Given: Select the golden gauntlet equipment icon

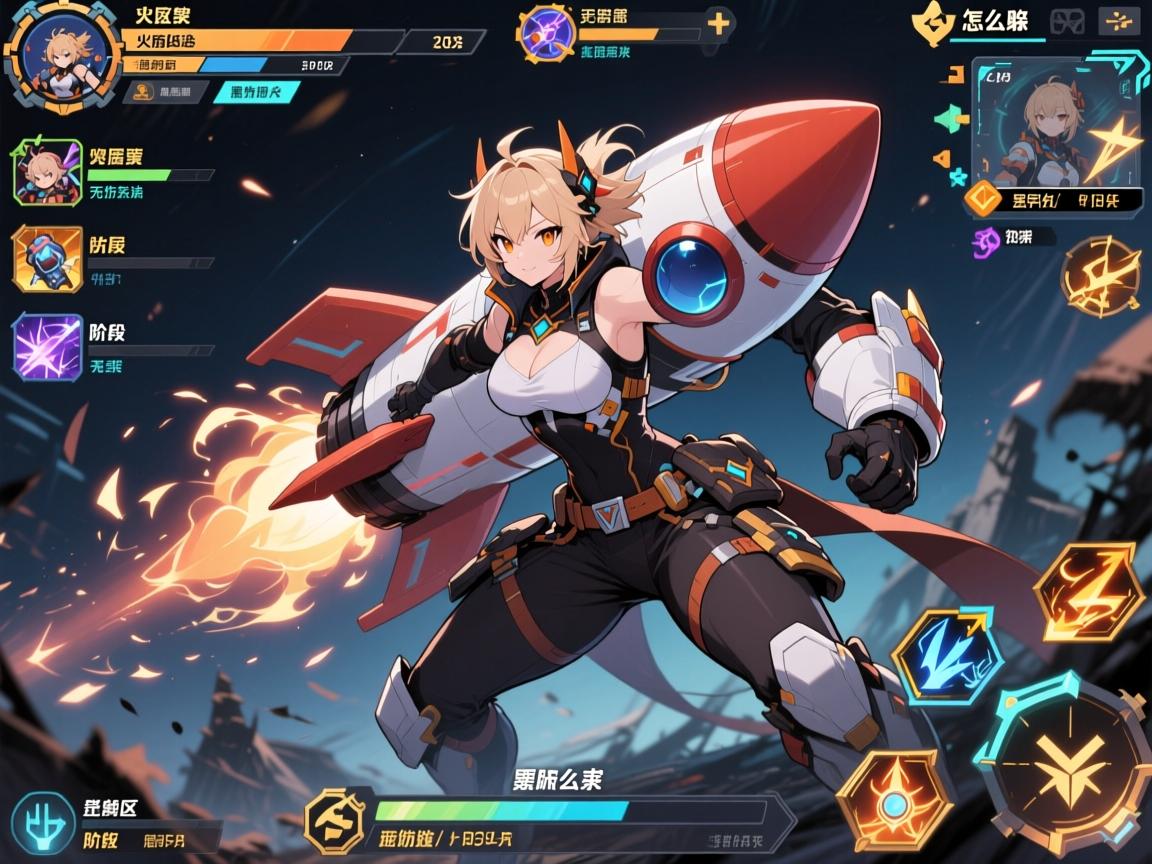Looking at the screenshot, I should [46, 258].
